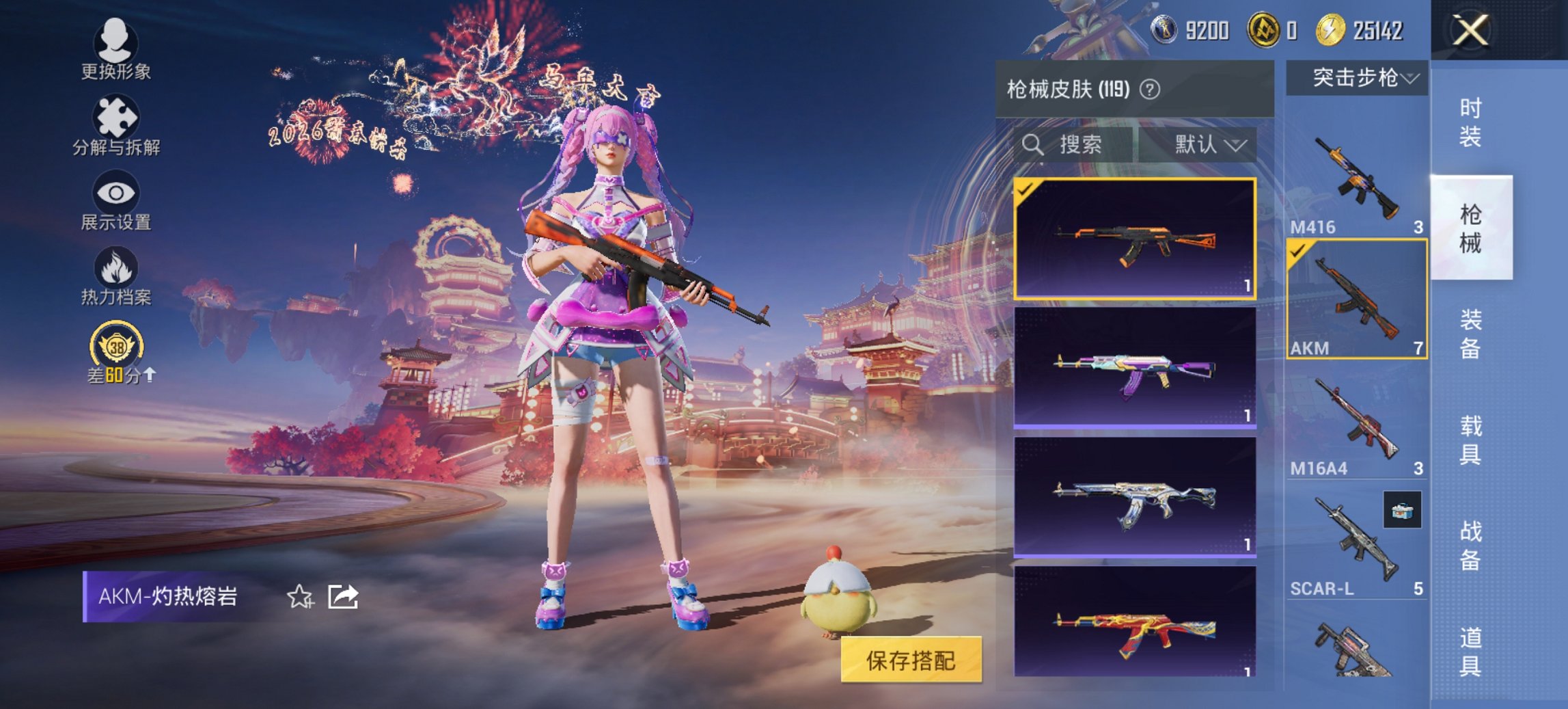The image size is (1568, 709).
Task: Click the search magnifier icon
Action: (1032, 145)
